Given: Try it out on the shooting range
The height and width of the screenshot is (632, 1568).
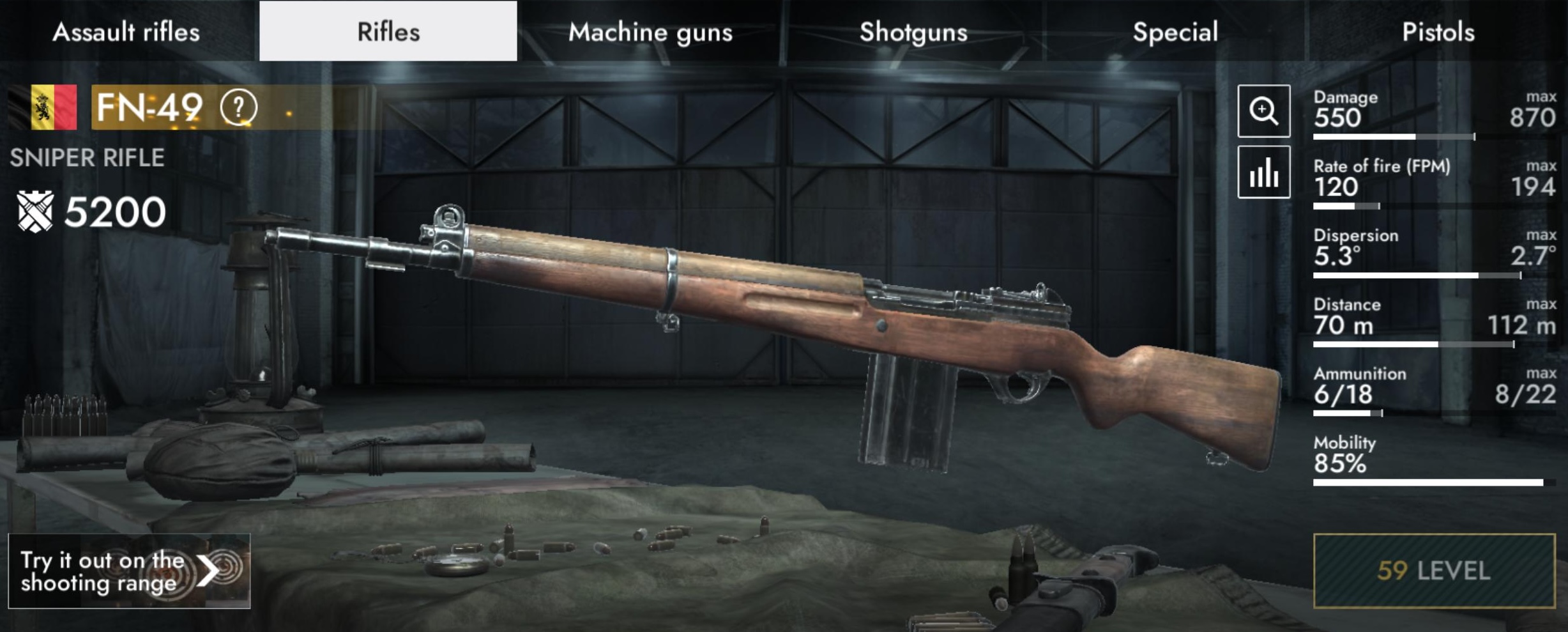Looking at the screenshot, I should tap(129, 571).
